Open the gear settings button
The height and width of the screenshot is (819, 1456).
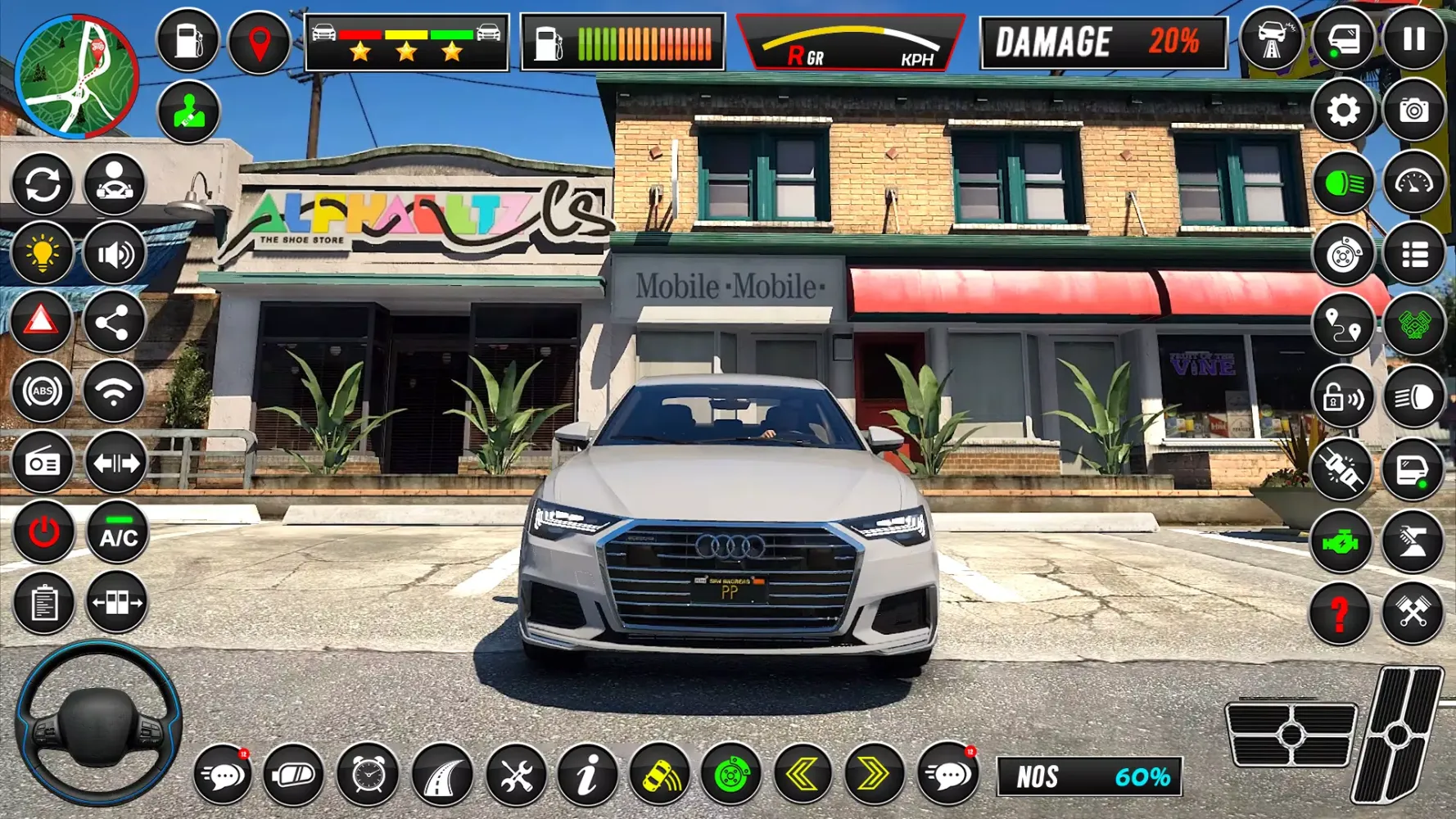tap(1343, 111)
